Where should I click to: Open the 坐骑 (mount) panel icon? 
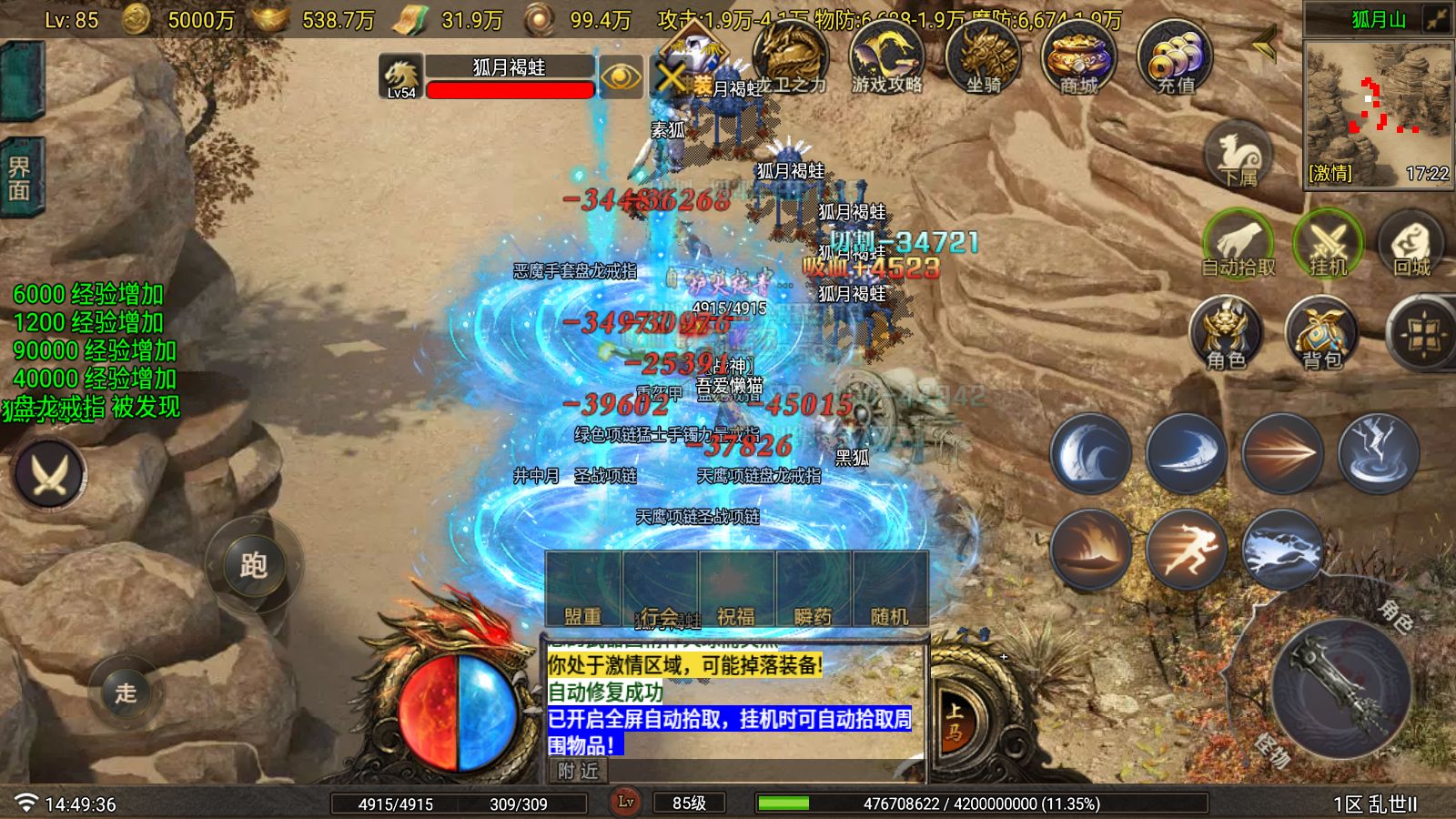tap(985, 56)
